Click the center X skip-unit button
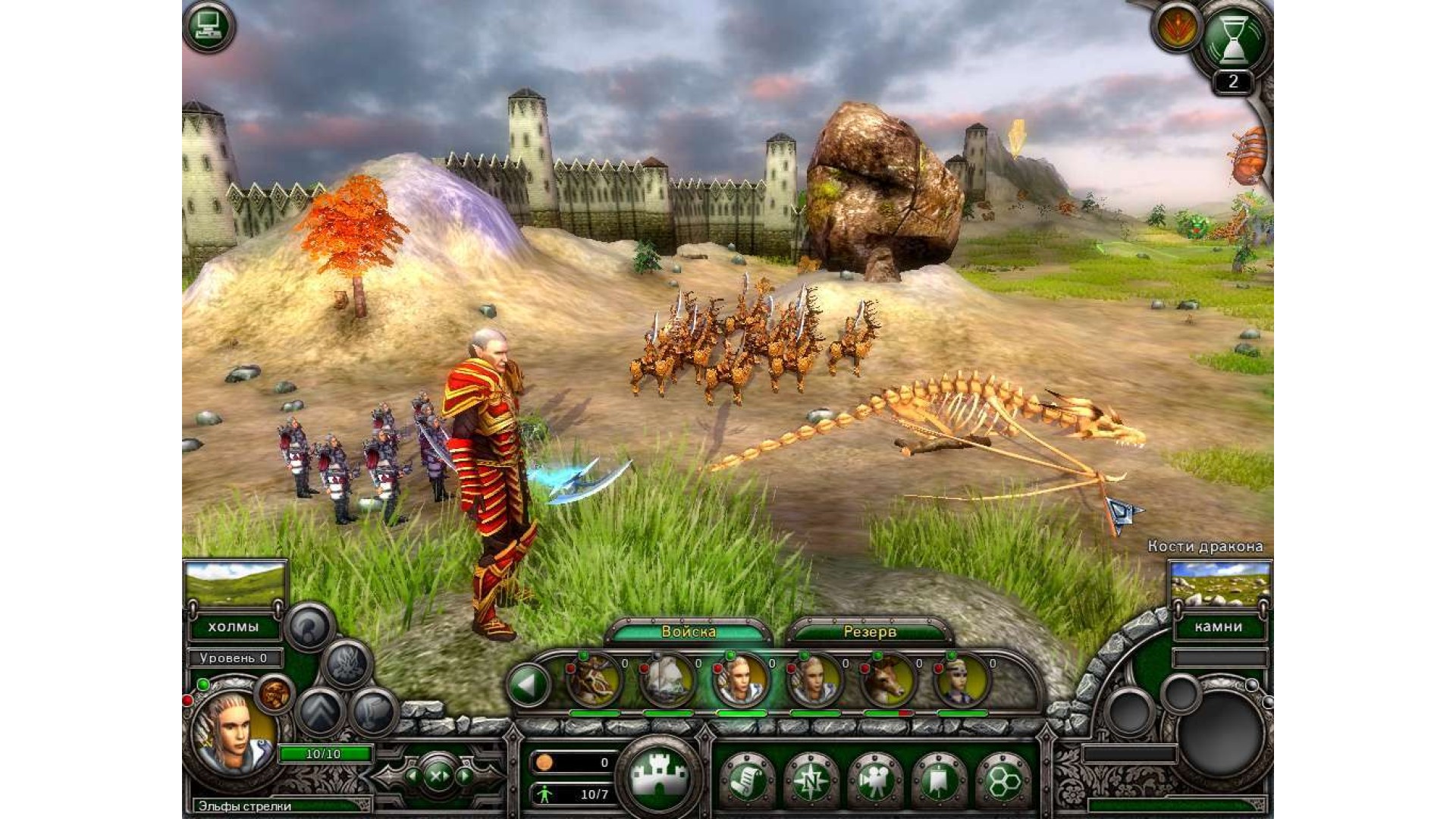The image size is (1456, 819). click(x=438, y=776)
